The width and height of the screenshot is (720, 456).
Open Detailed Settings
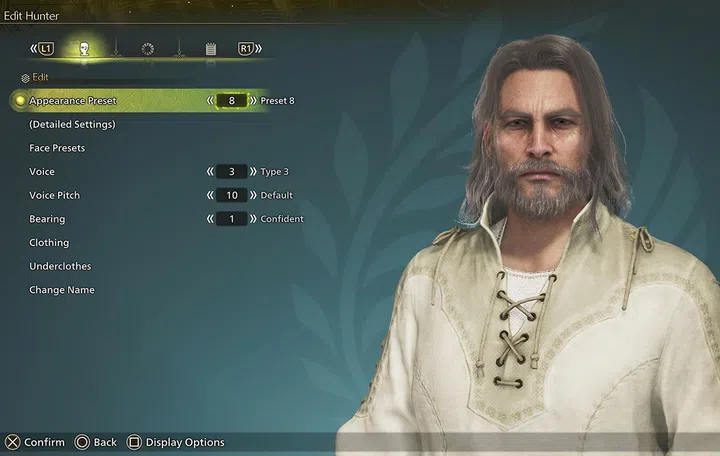click(x=72, y=125)
